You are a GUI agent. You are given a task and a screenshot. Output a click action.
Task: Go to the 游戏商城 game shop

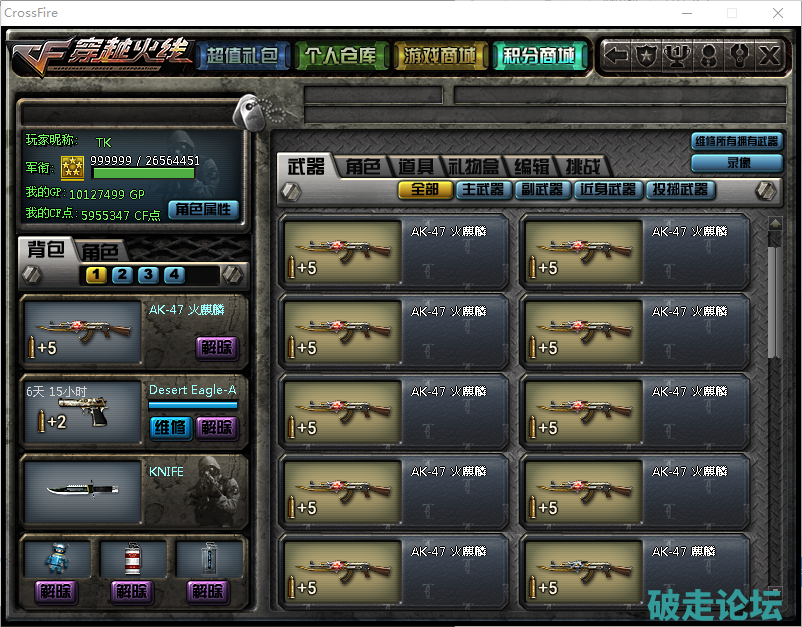439,56
